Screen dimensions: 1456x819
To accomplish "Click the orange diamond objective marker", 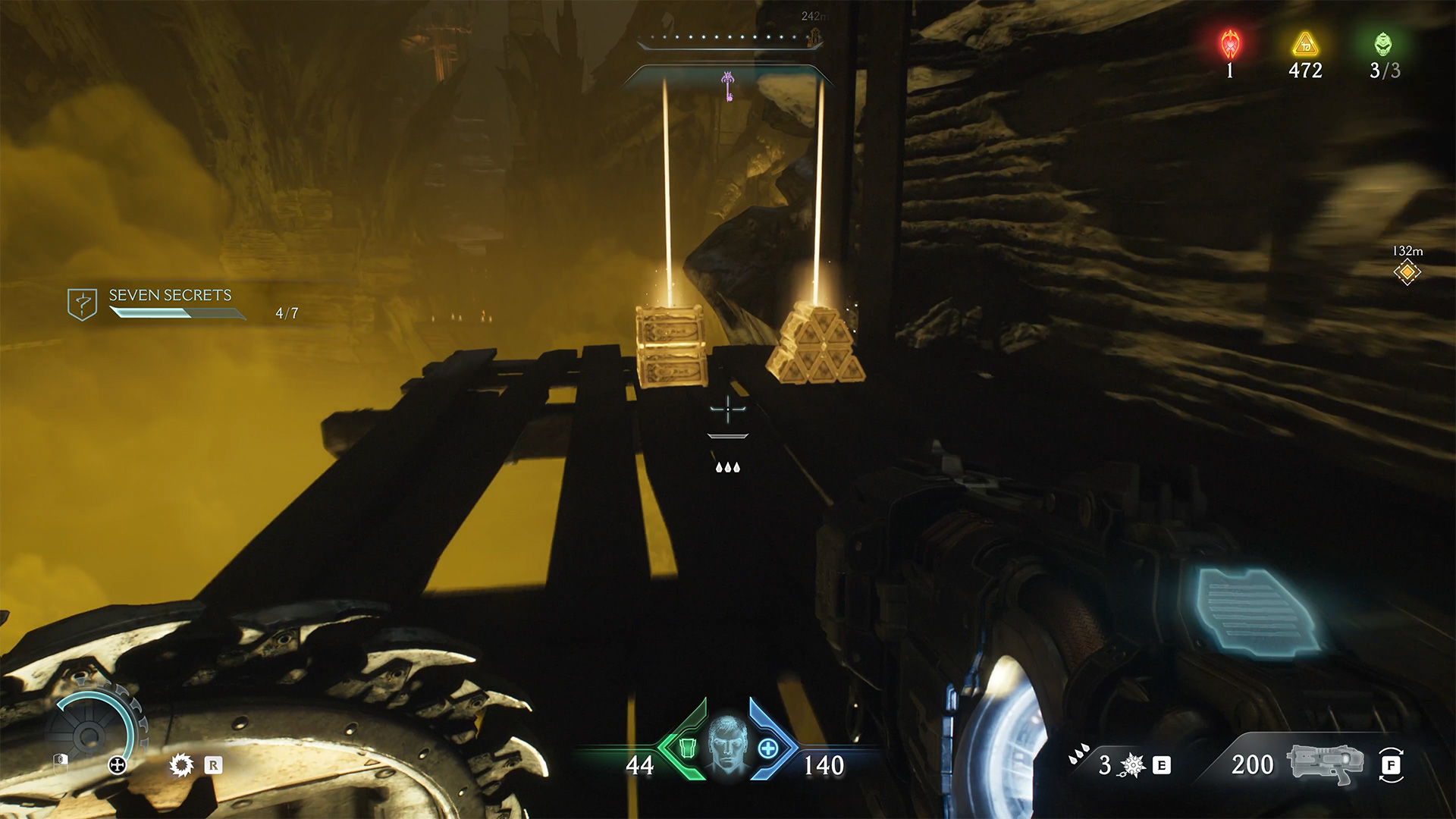I will pyautogui.click(x=1407, y=272).
